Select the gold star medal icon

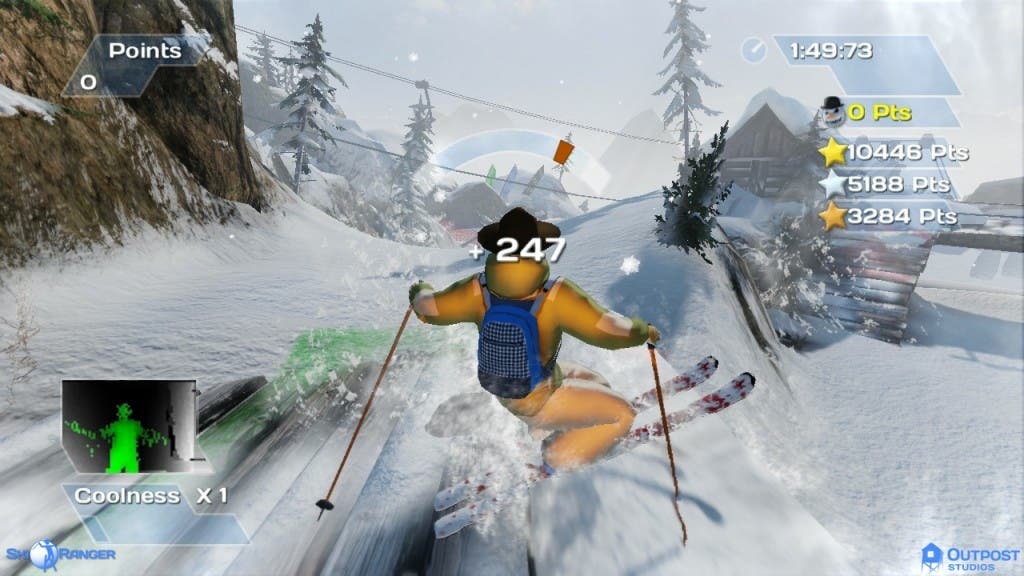coord(832,152)
